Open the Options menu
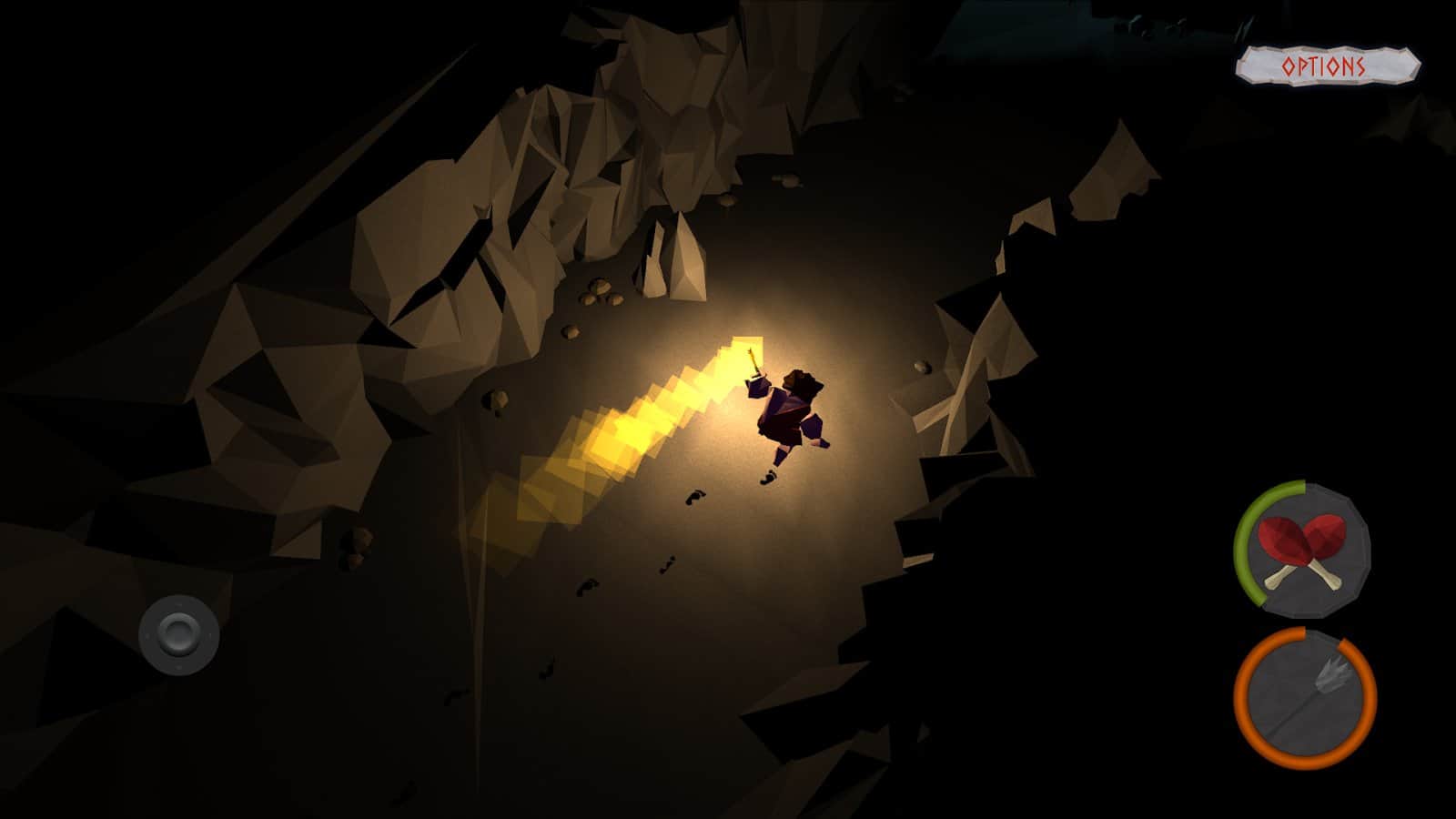Image resolution: width=1456 pixels, height=819 pixels. [1324, 64]
